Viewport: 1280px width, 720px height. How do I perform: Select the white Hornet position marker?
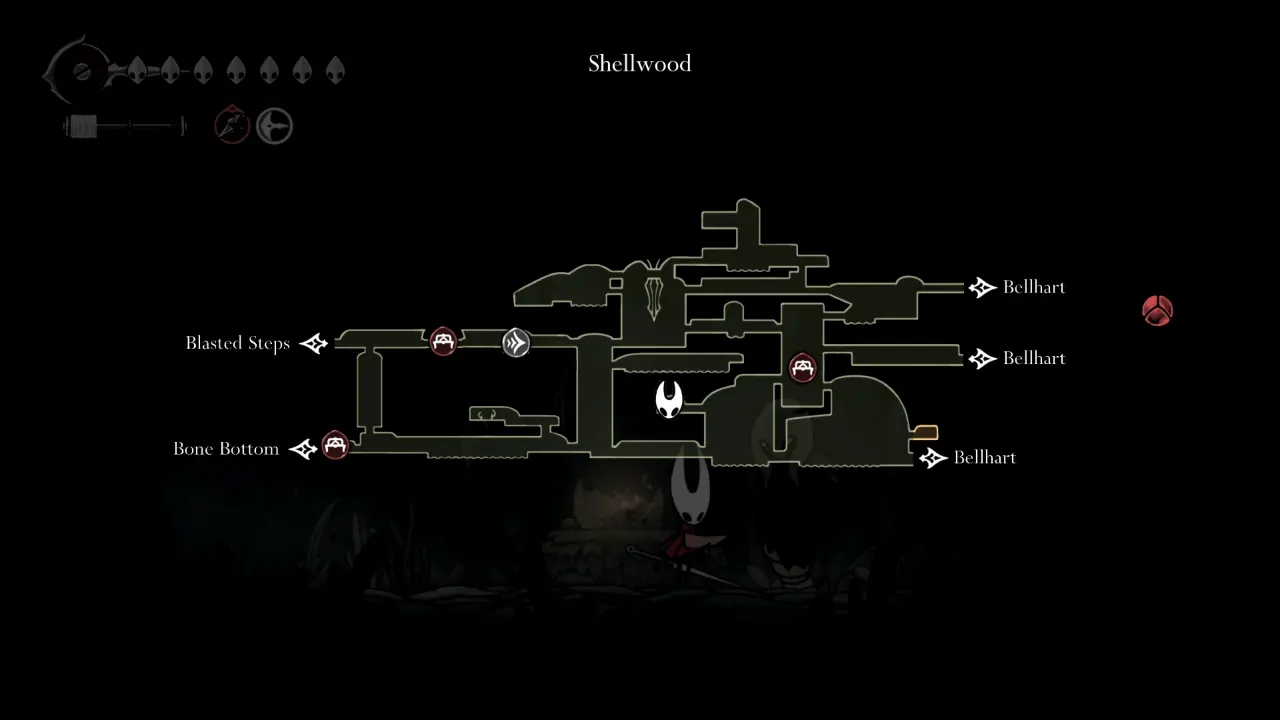click(668, 399)
